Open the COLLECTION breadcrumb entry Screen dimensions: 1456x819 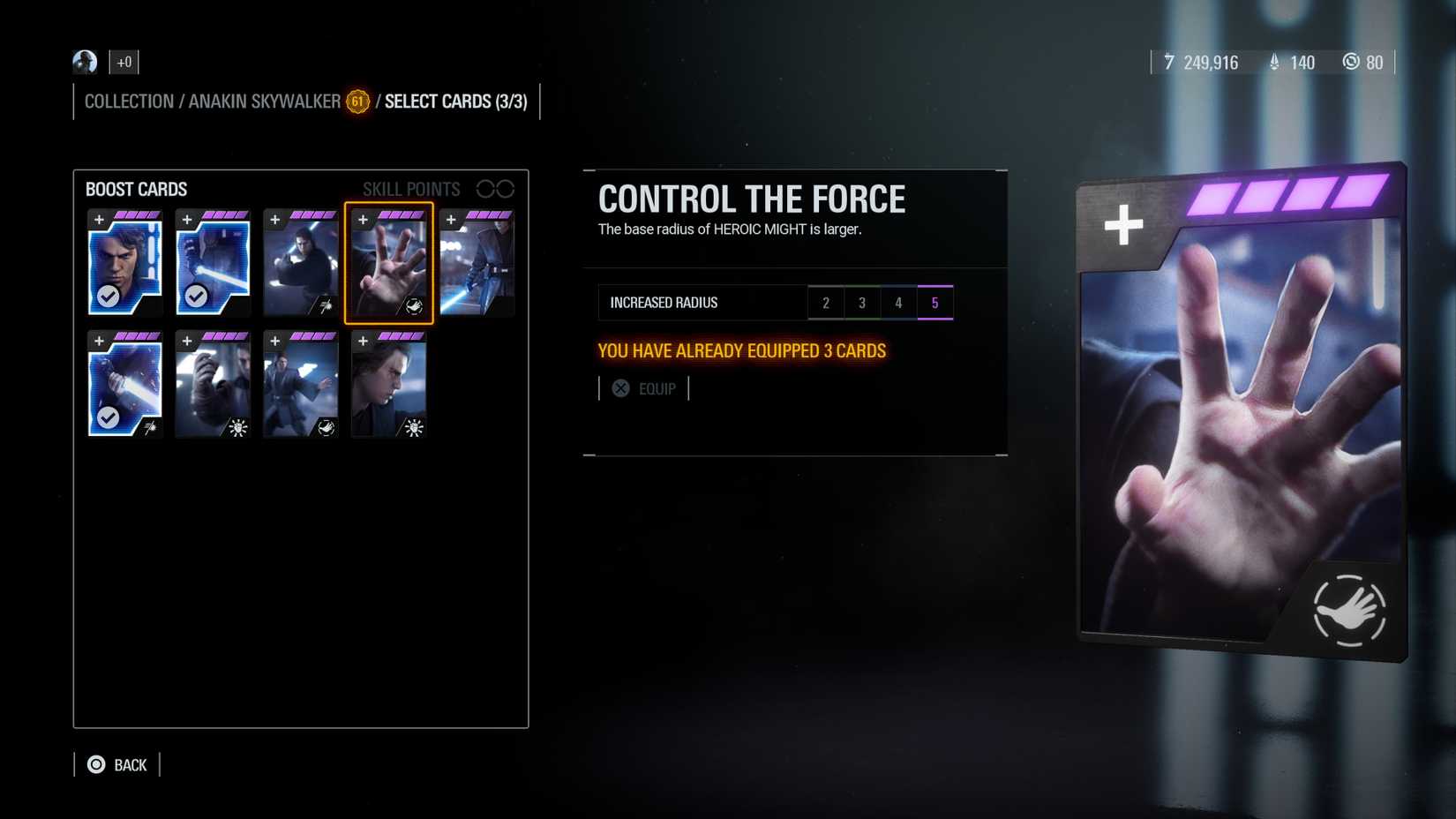[129, 101]
